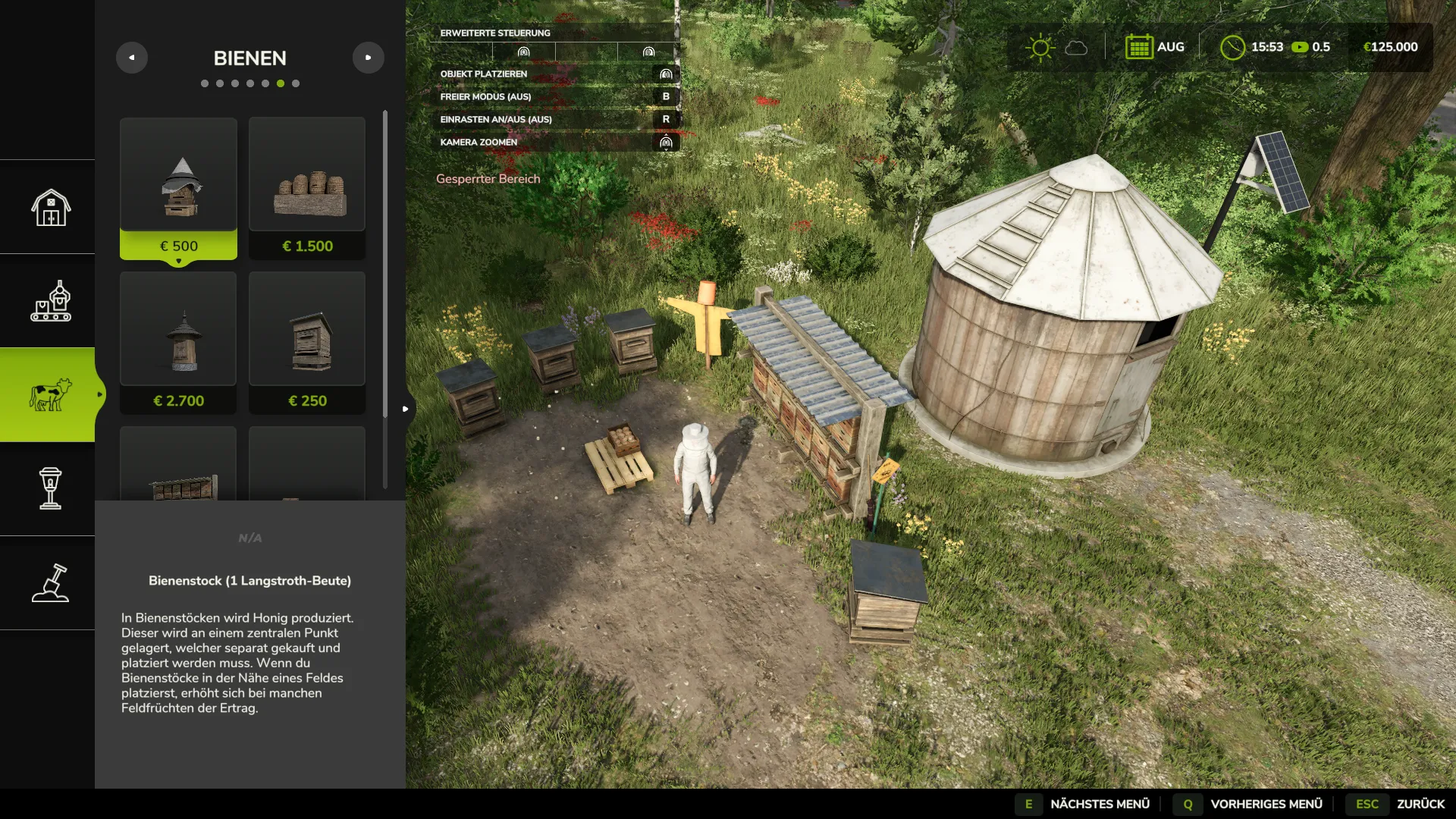Screen dimensions: 1456x819
Task: Choose the €1.500 straw skep hives
Action: [307, 188]
